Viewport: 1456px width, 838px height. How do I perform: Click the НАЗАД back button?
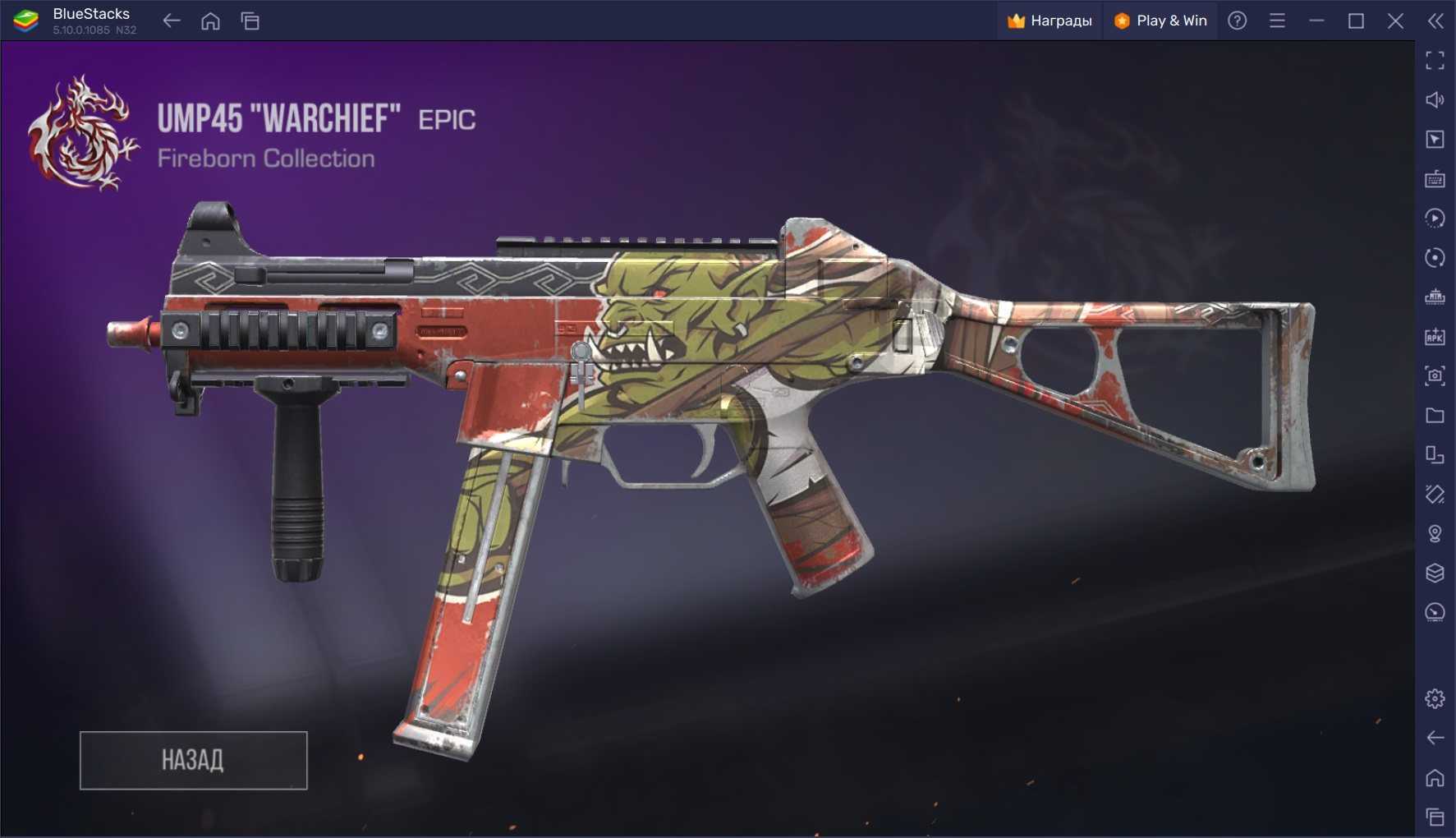193,760
